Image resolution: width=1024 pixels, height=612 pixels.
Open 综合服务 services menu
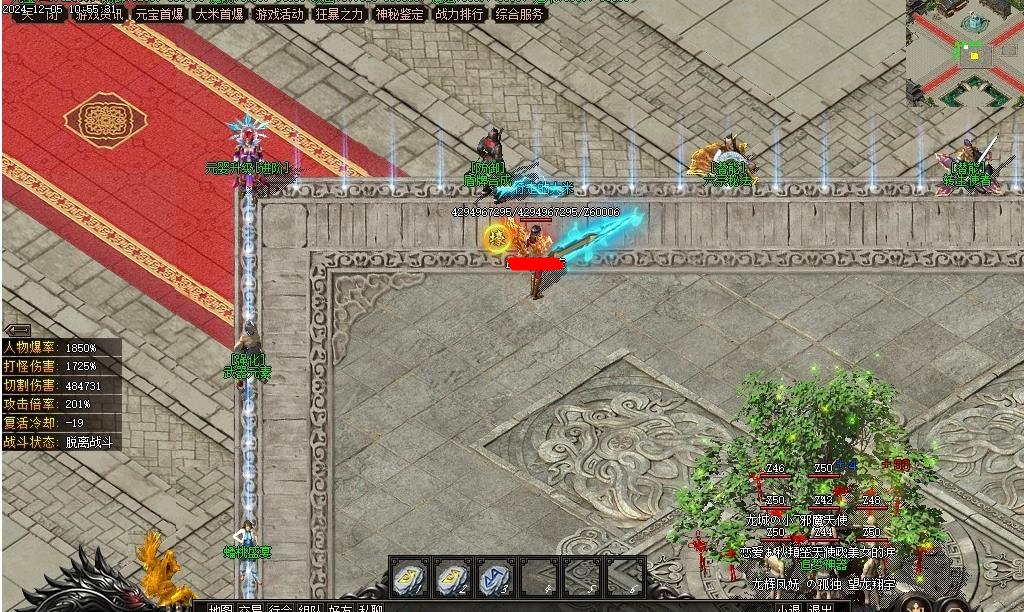point(519,14)
